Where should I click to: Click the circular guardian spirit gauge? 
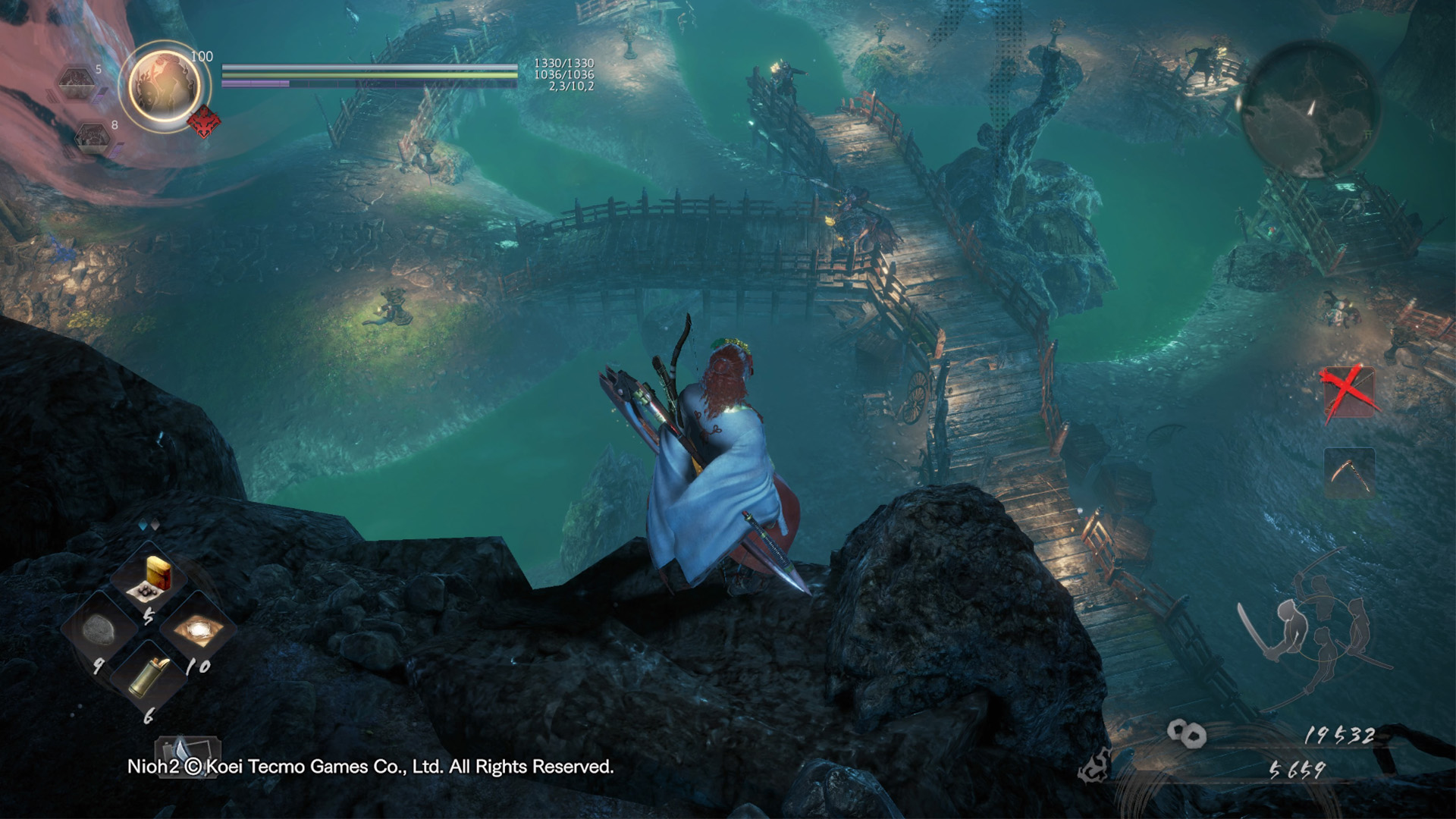[x=165, y=85]
